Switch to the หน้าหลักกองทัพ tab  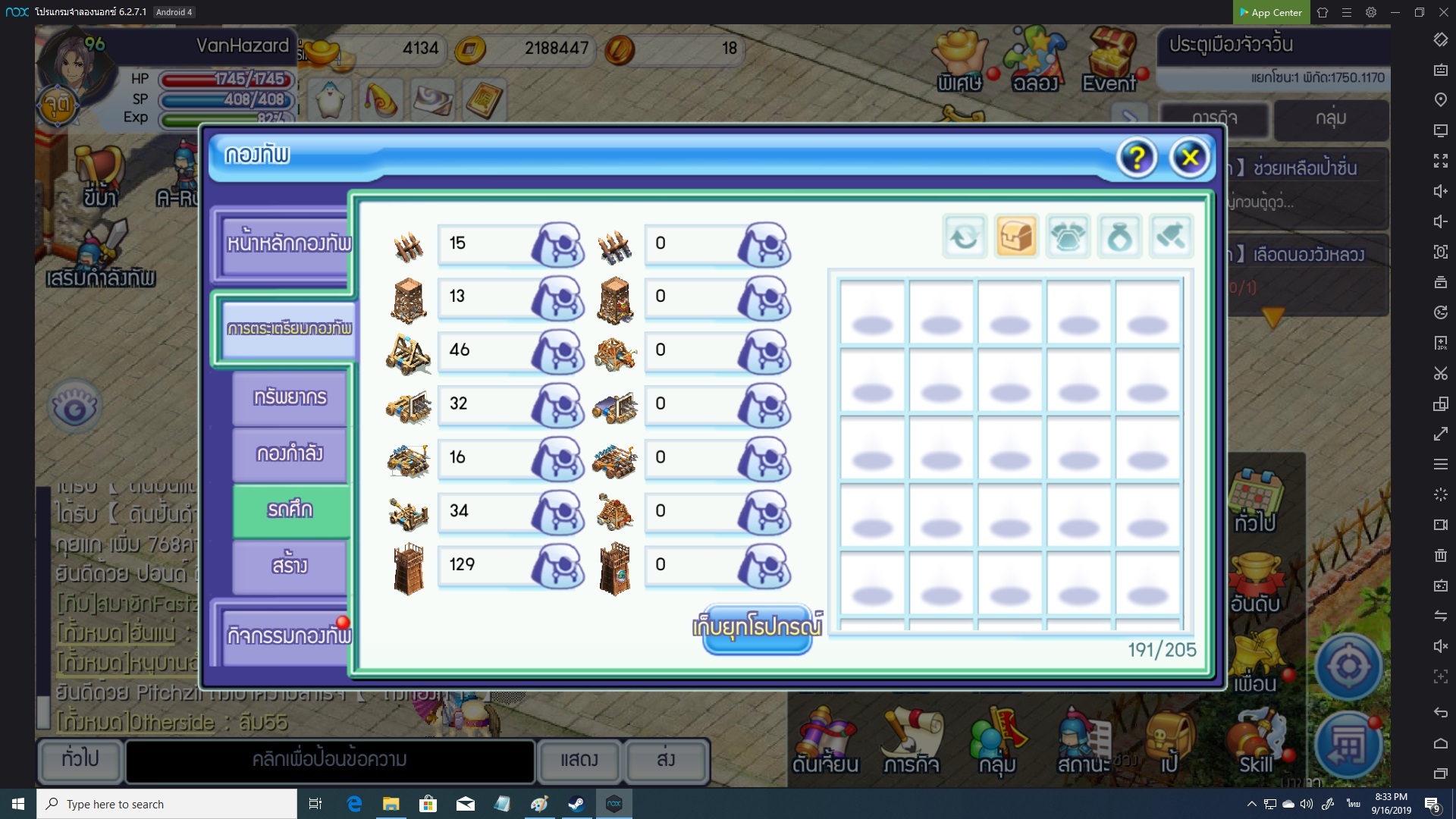pyautogui.click(x=288, y=243)
